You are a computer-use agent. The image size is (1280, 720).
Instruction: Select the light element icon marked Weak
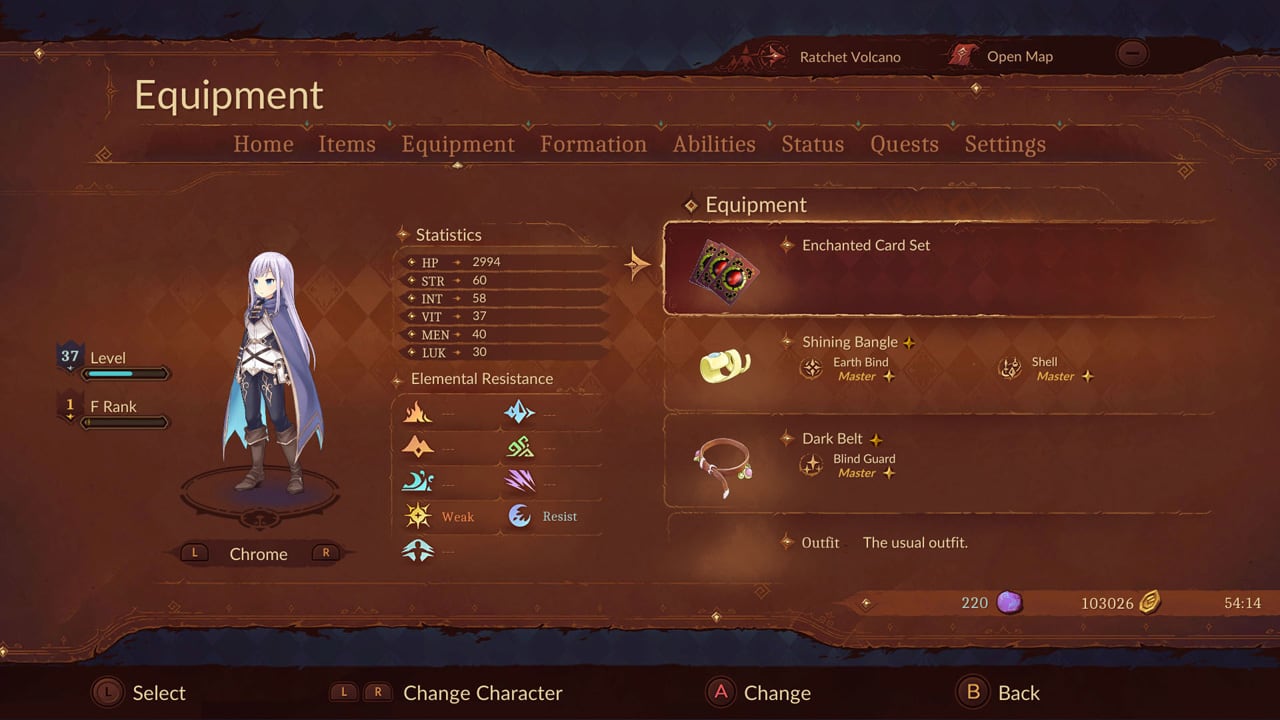(419, 514)
